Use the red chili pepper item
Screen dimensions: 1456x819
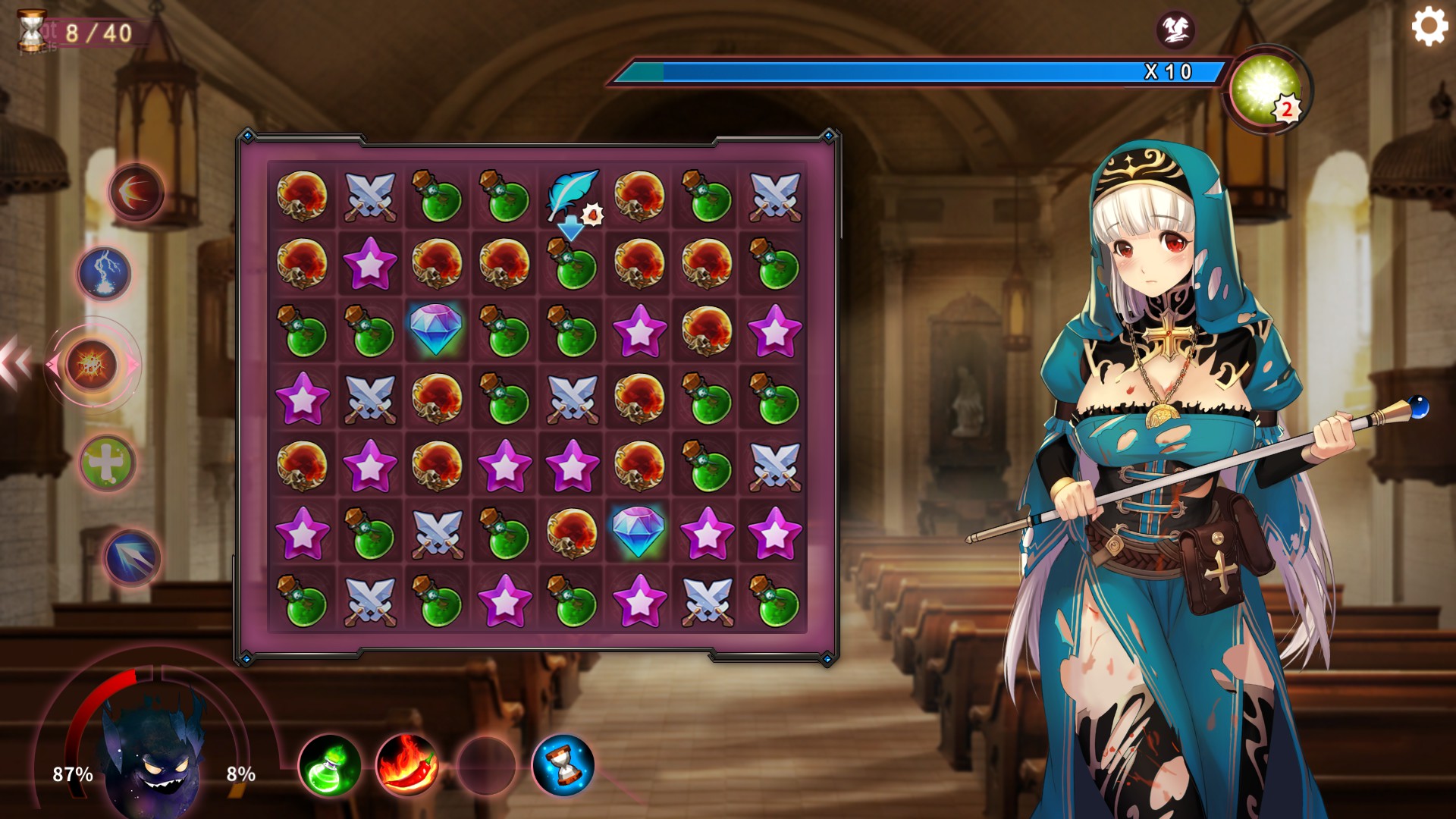407,766
